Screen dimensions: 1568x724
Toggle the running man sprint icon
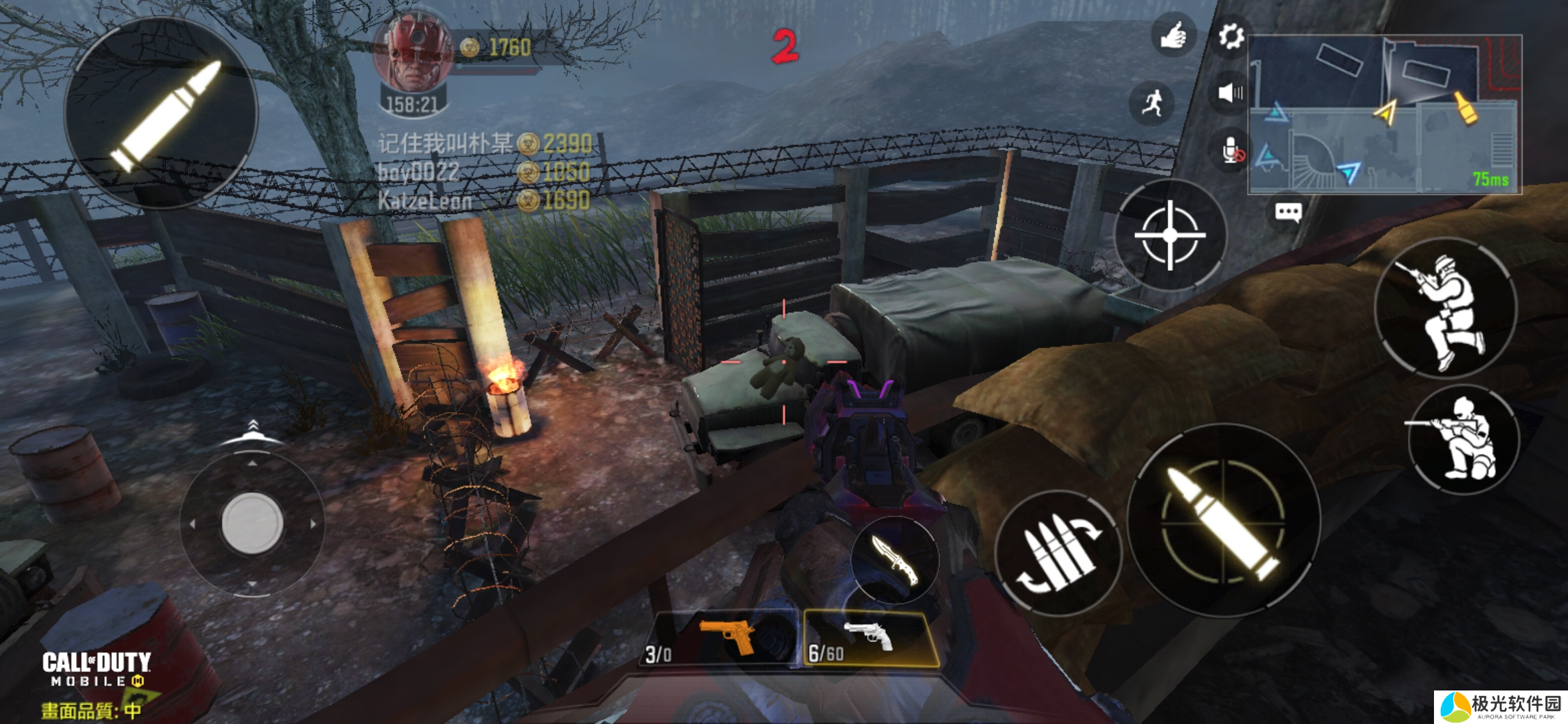(x=1152, y=103)
